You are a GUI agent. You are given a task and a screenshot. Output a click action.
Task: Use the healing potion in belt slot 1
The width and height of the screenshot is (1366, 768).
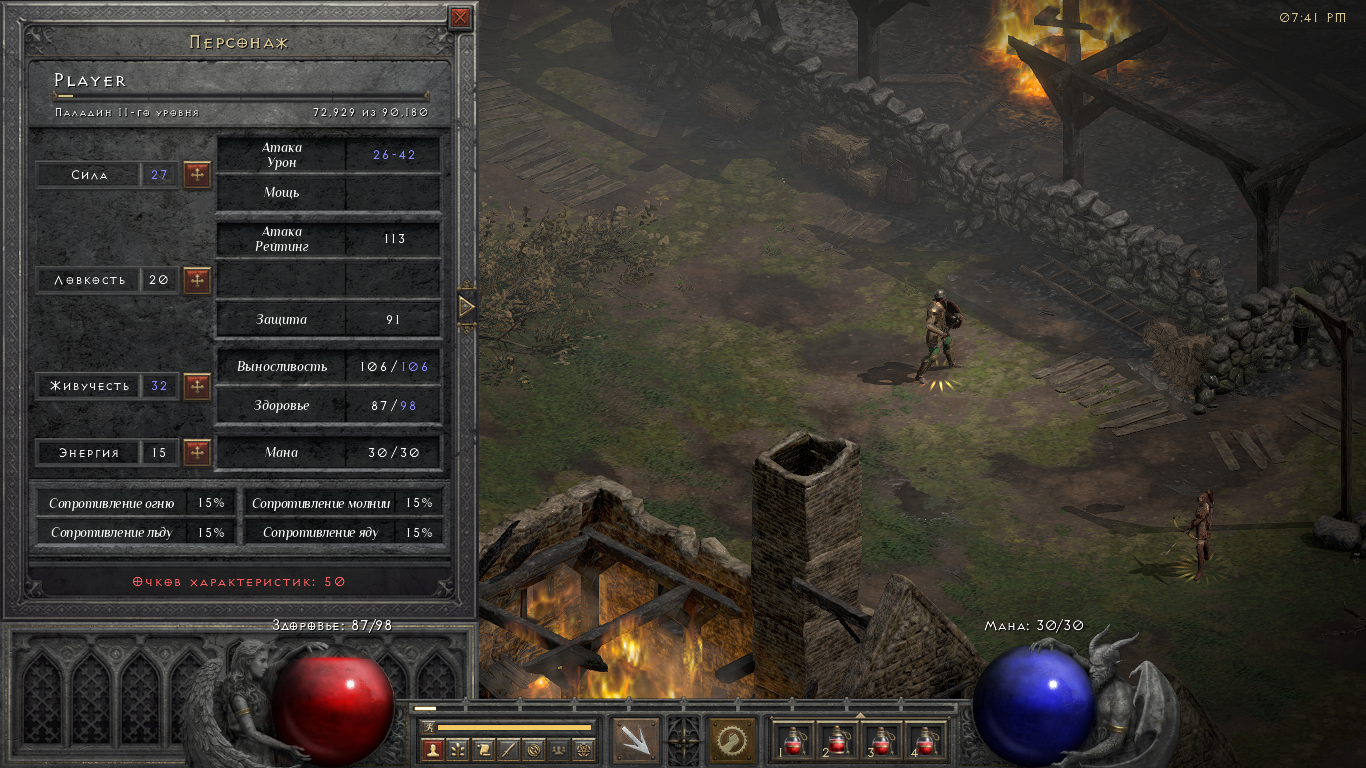(796, 742)
